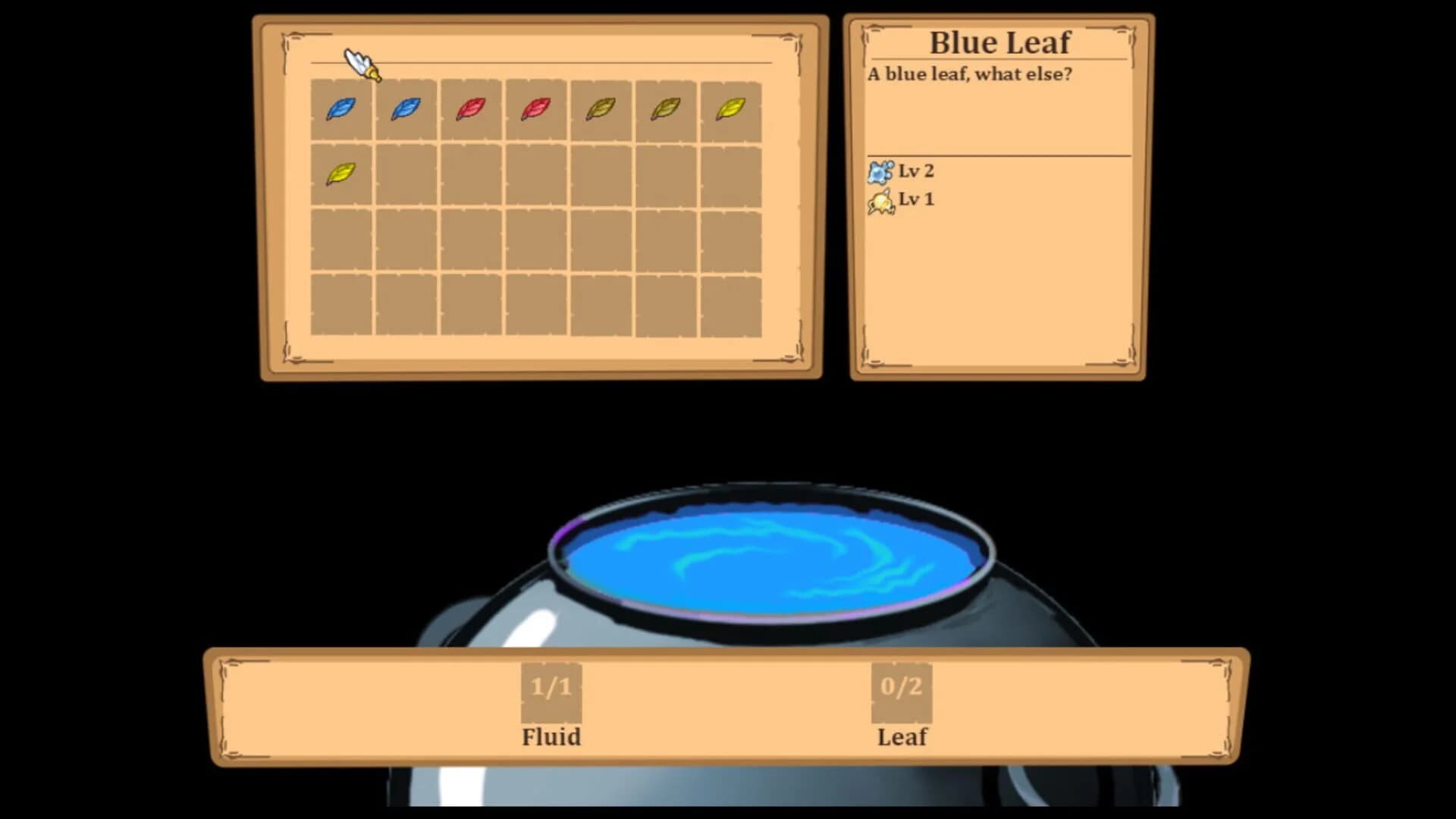Select the first olive-colored leaf

click(600, 108)
